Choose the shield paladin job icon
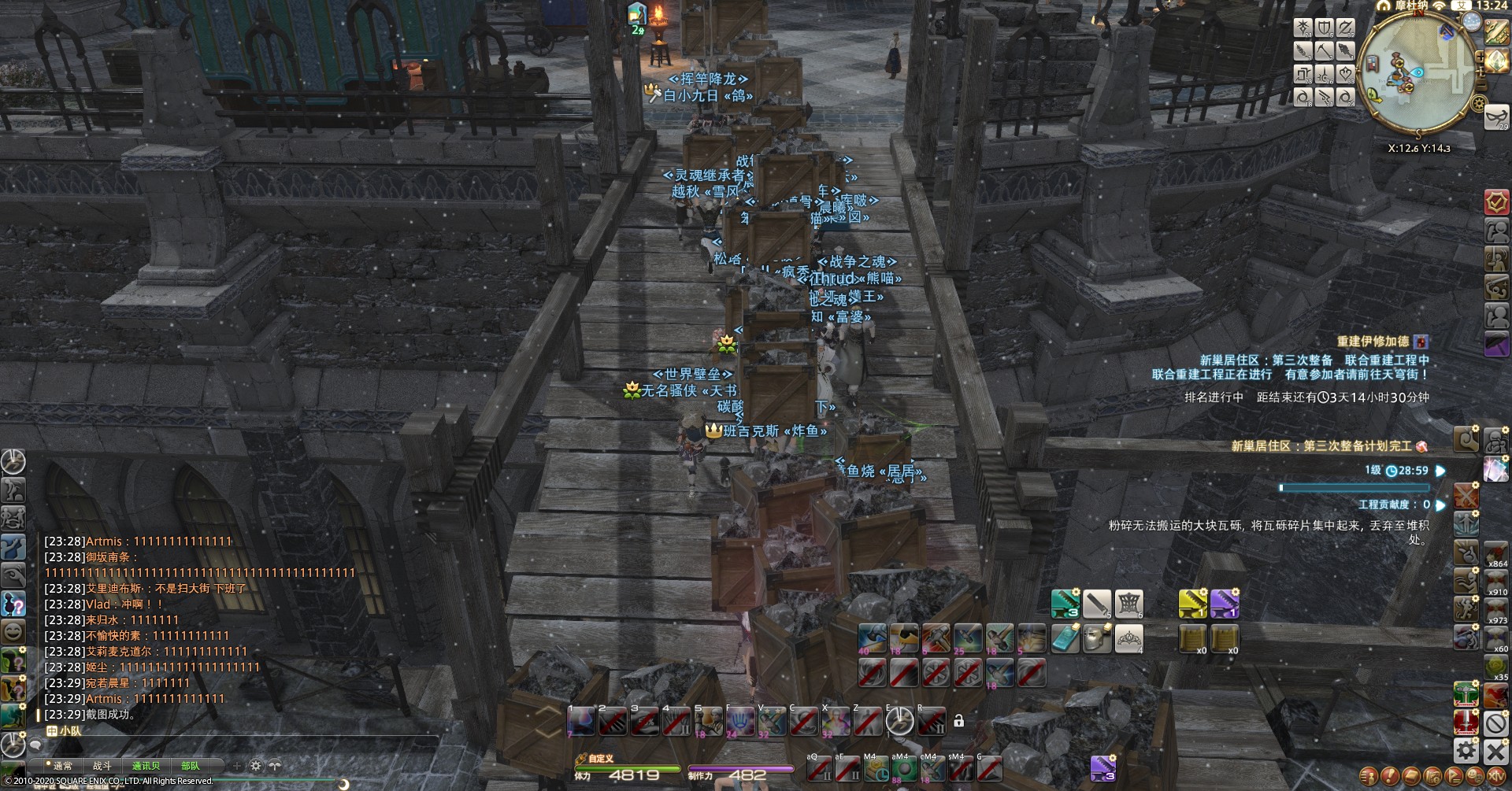This screenshot has height=791, width=1512. [x=1325, y=29]
